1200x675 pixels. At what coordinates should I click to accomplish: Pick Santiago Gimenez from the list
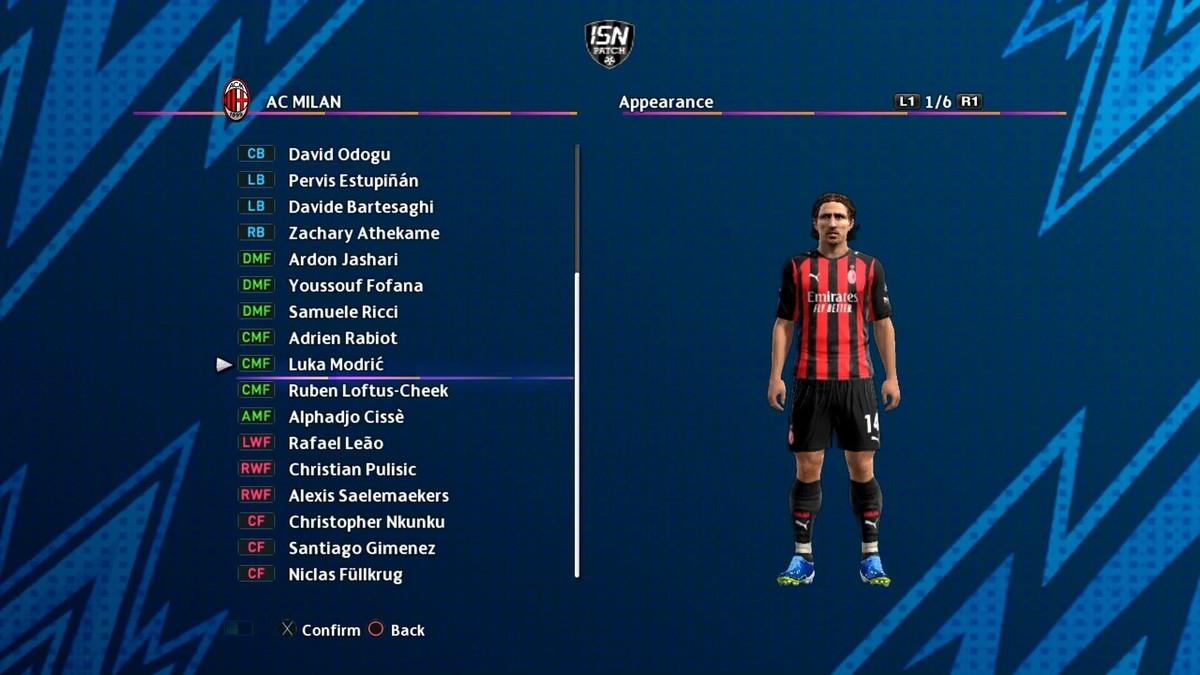point(361,548)
